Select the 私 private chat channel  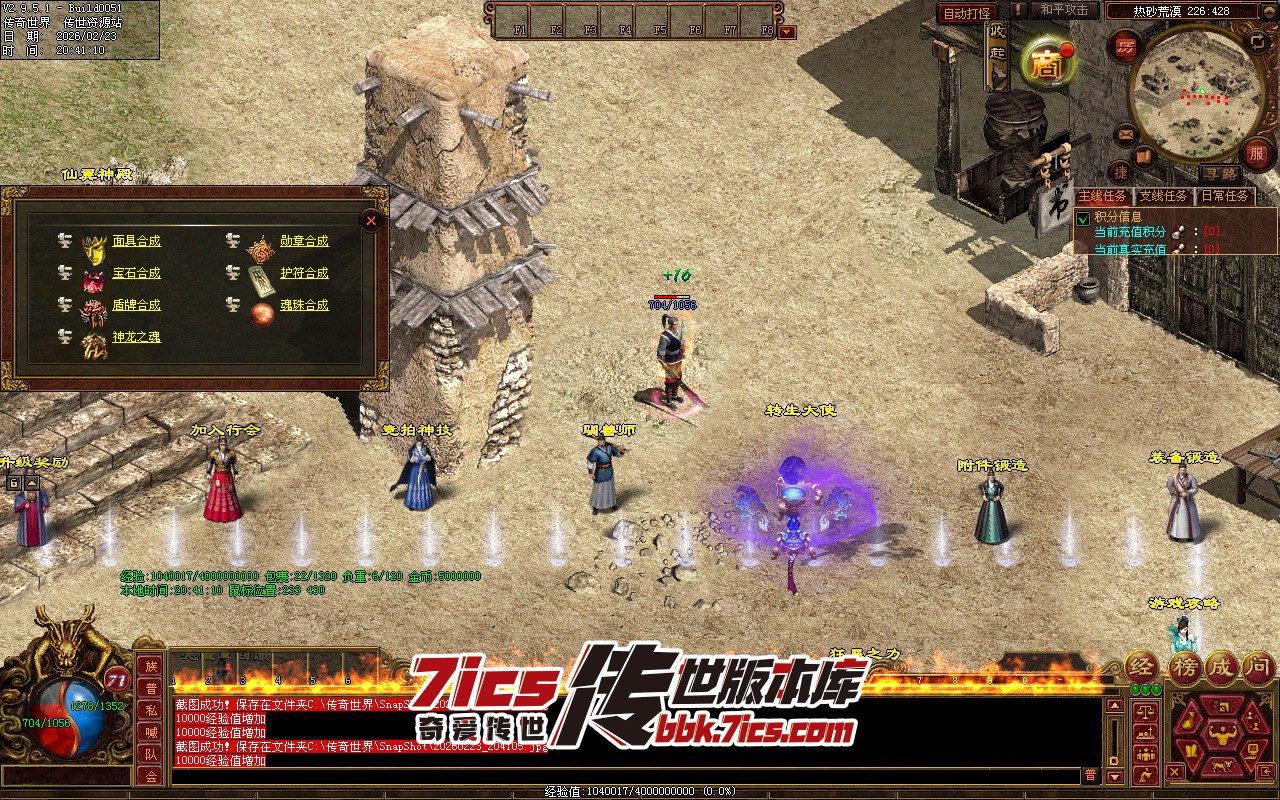(x=151, y=710)
